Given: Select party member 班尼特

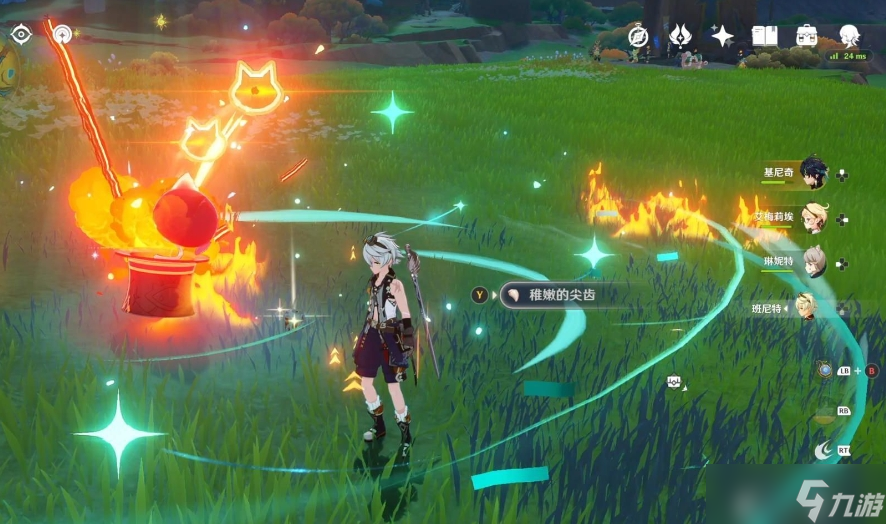Looking at the screenshot, I should click(808, 307).
